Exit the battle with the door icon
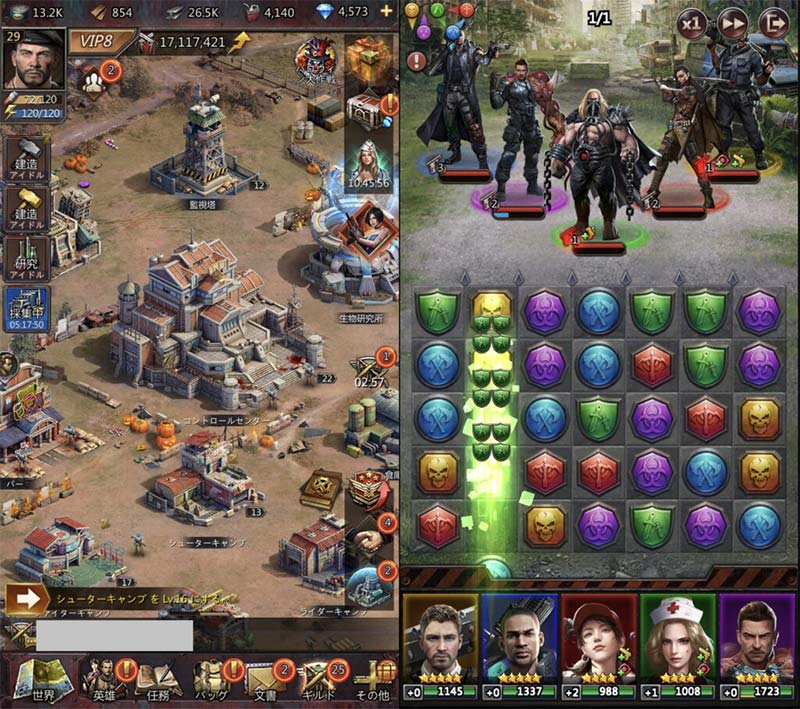800x709 pixels. click(x=773, y=21)
